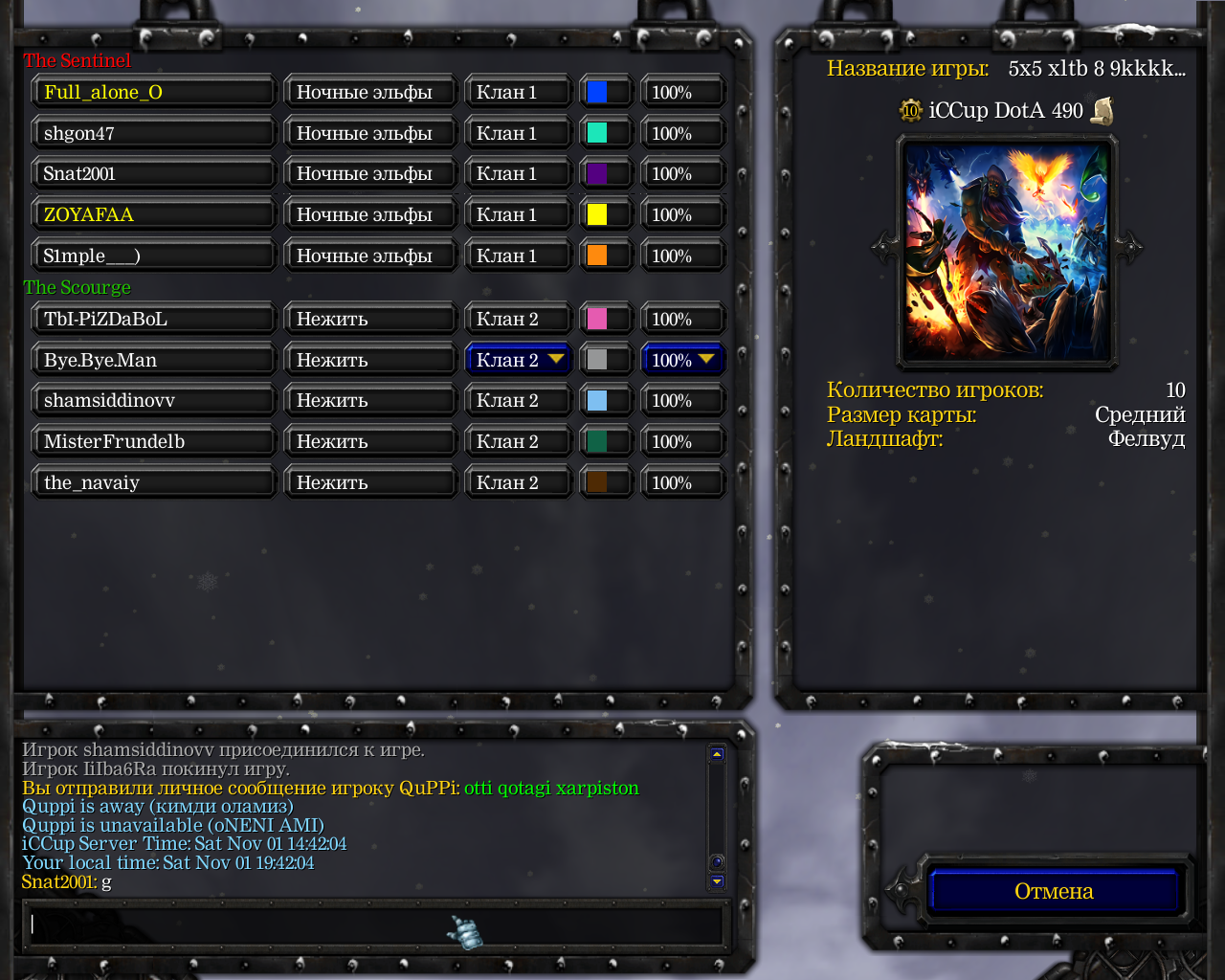Click the shgon47 player name slot

pos(153,134)
